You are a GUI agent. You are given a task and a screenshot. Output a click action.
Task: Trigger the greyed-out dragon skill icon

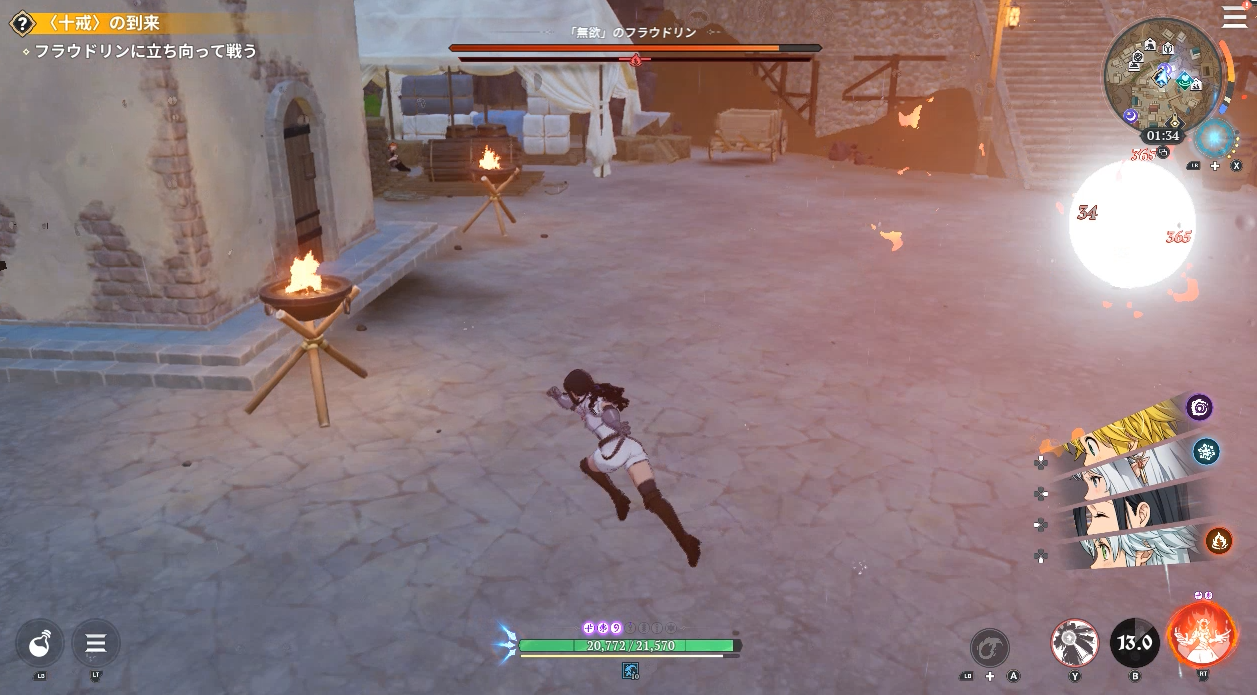[x=990, y=647]
